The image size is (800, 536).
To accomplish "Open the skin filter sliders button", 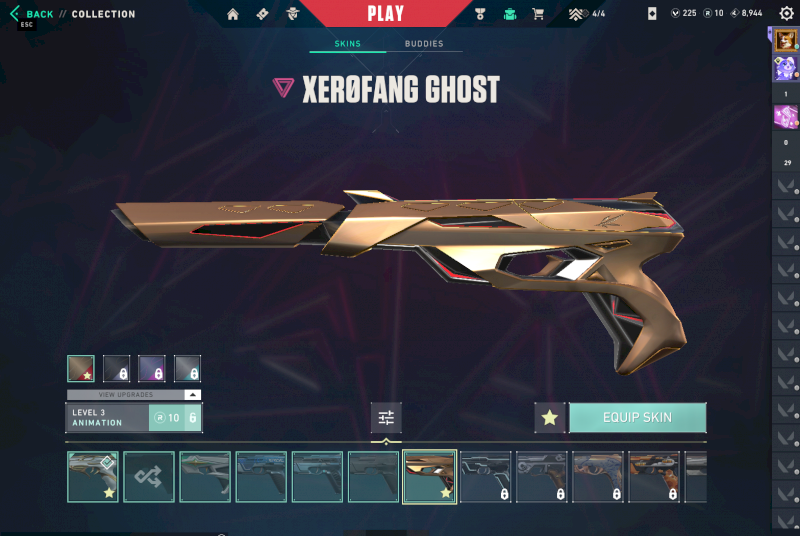I will [x=386, y=417].
